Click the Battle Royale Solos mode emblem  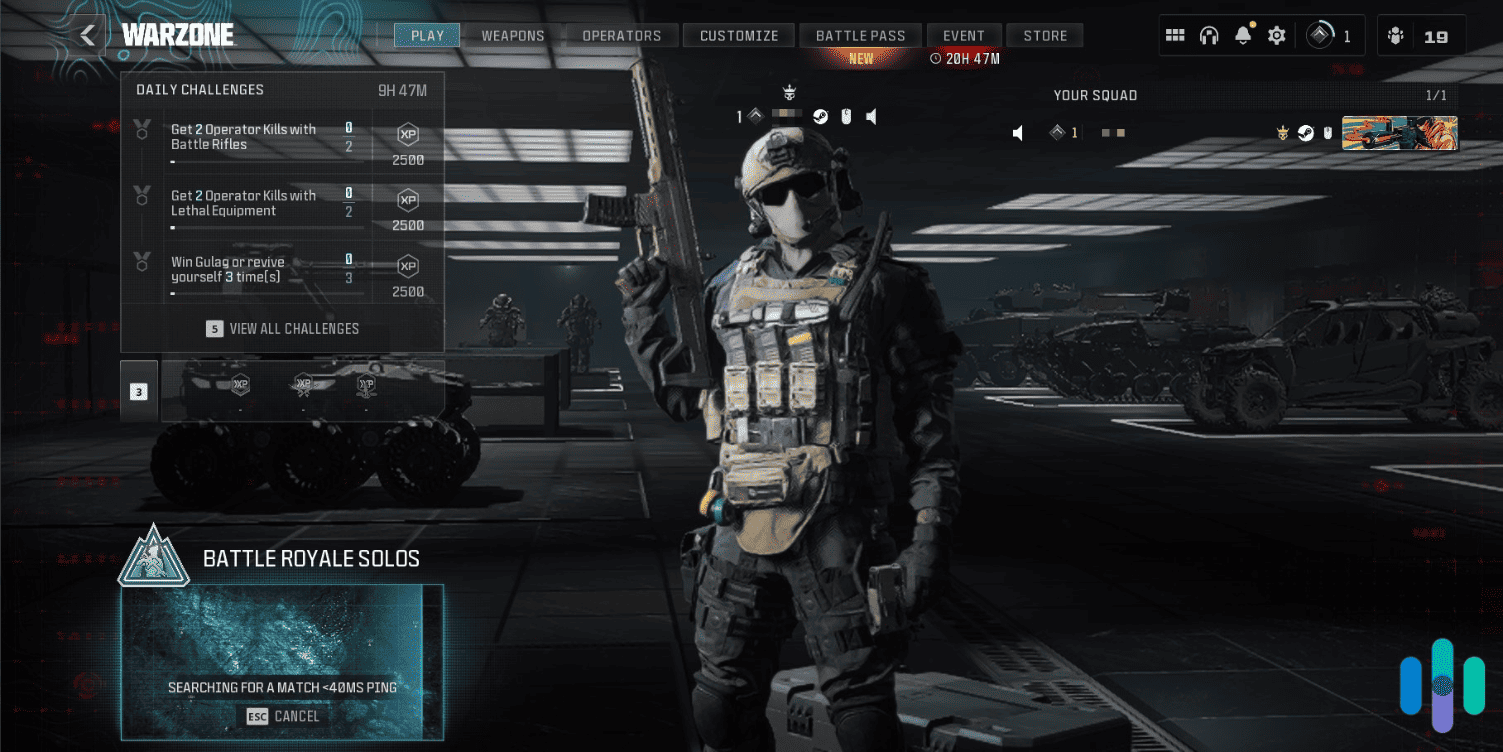coord(155,558)
